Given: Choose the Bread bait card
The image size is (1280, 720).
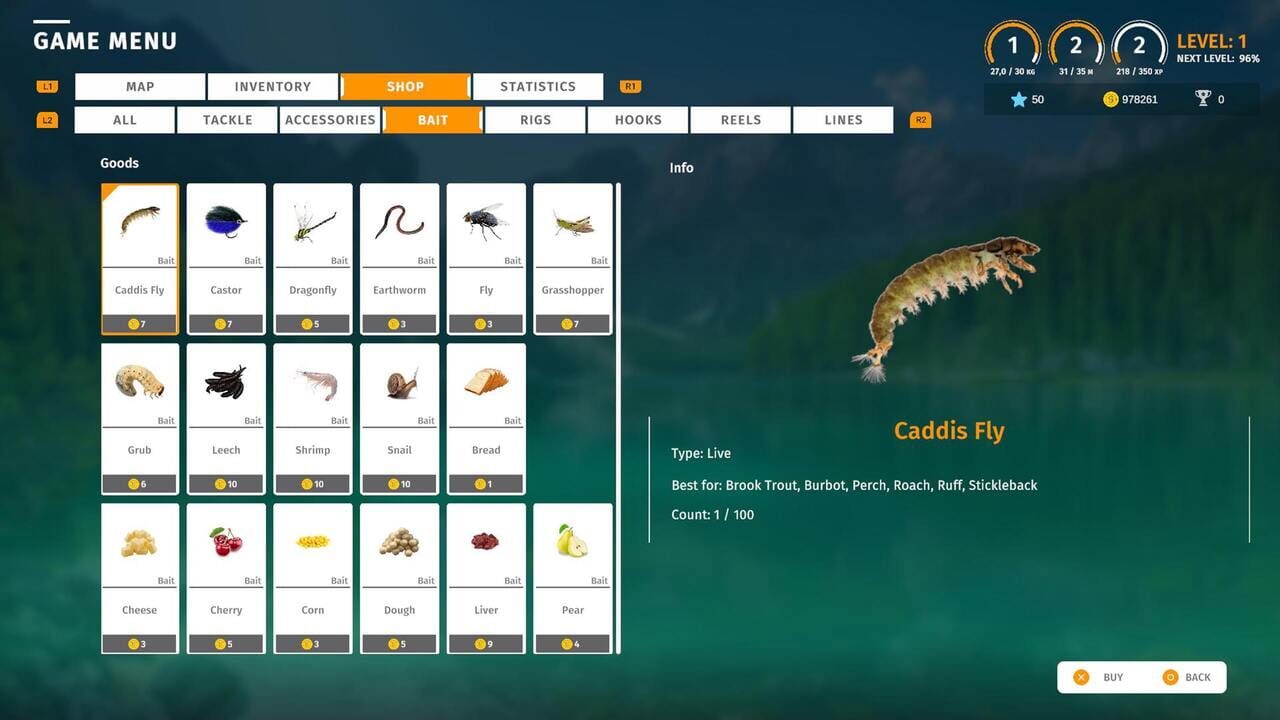Looking at the screenshot, I should (x=486, y=418).
